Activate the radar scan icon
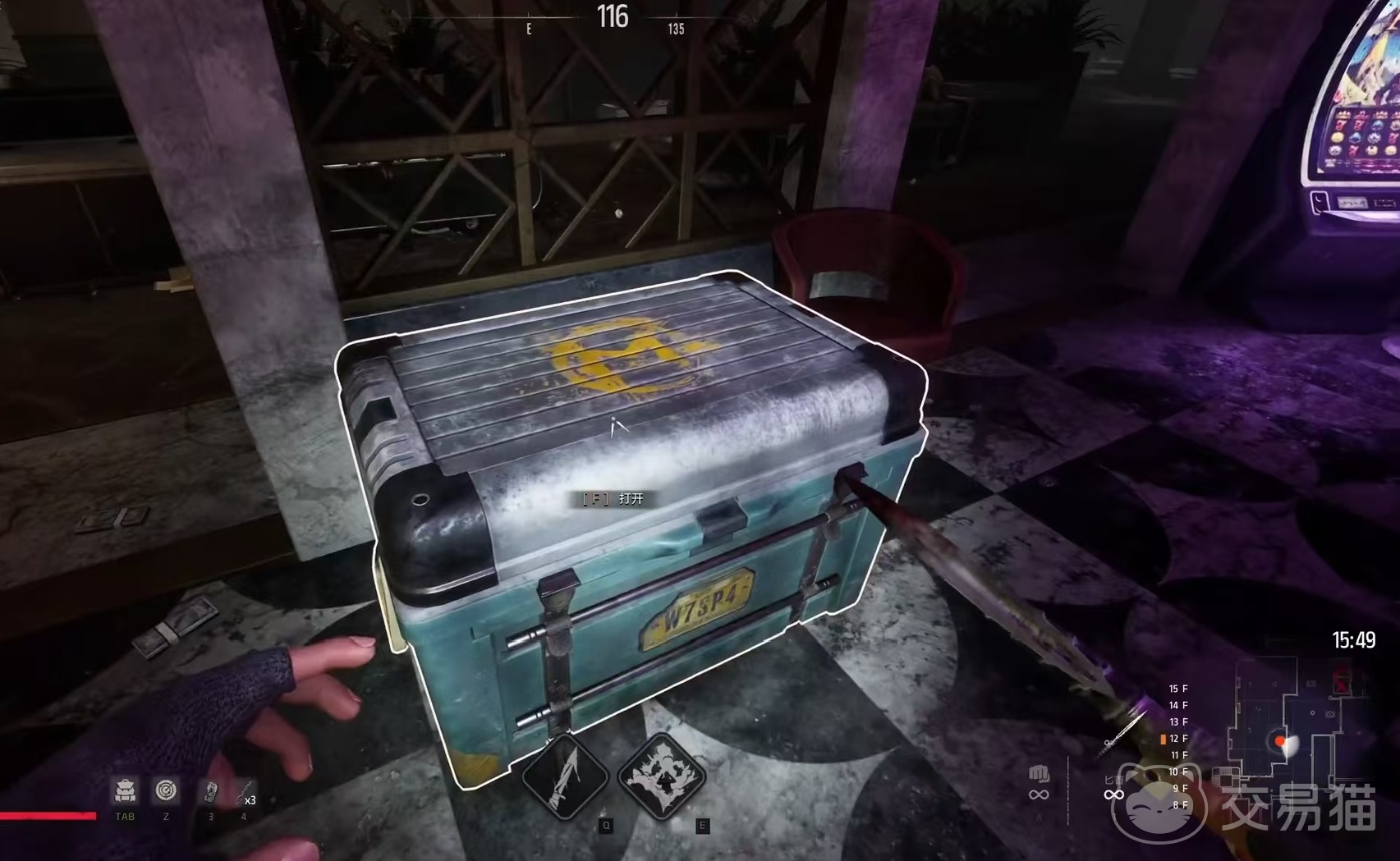1400x861 pixels. 166,790
